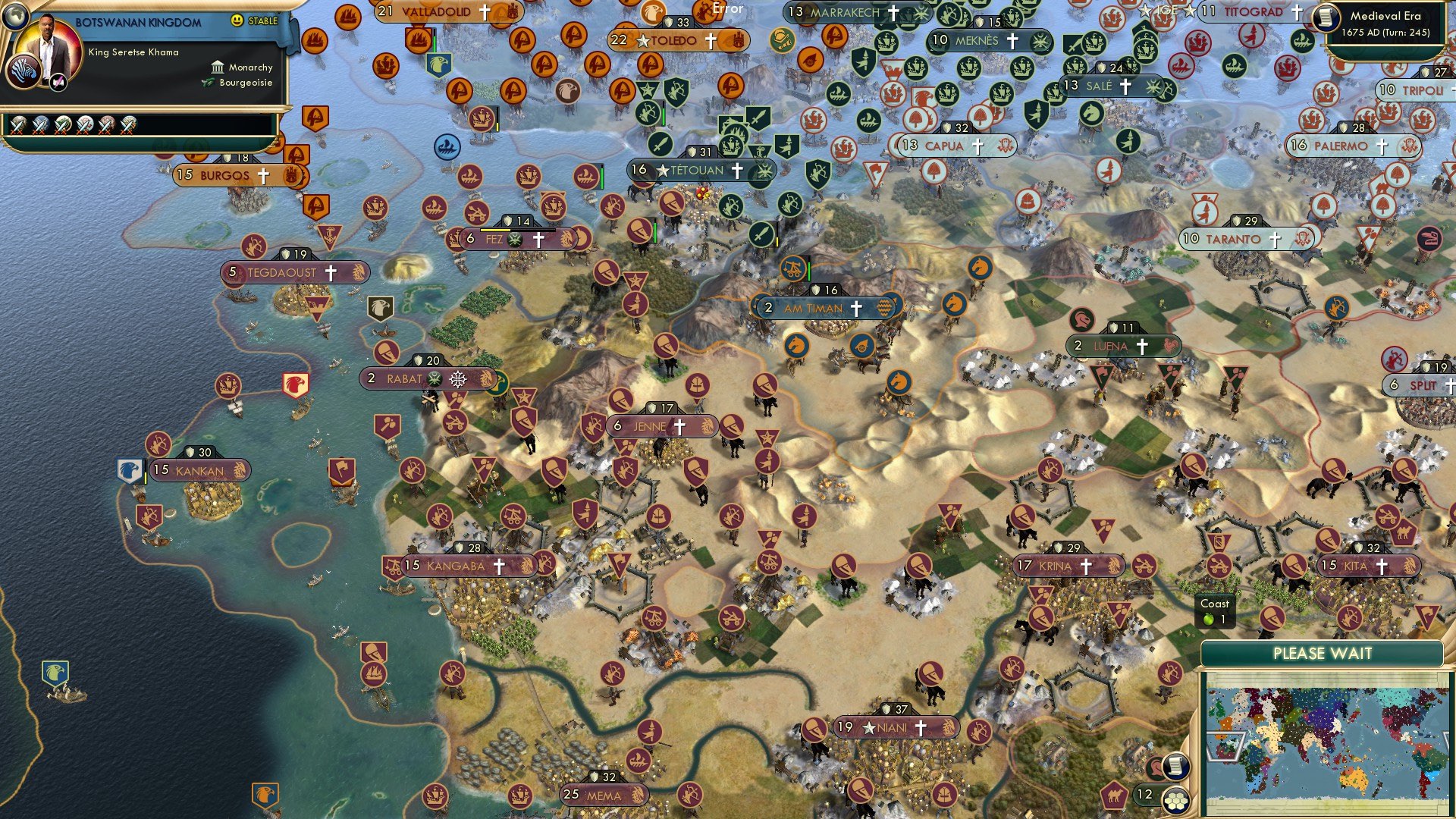Image resolution: width=1456 pixels, height=819 pixels.
Task: Select the globe world view icon top-left
Action: point(15,17)
